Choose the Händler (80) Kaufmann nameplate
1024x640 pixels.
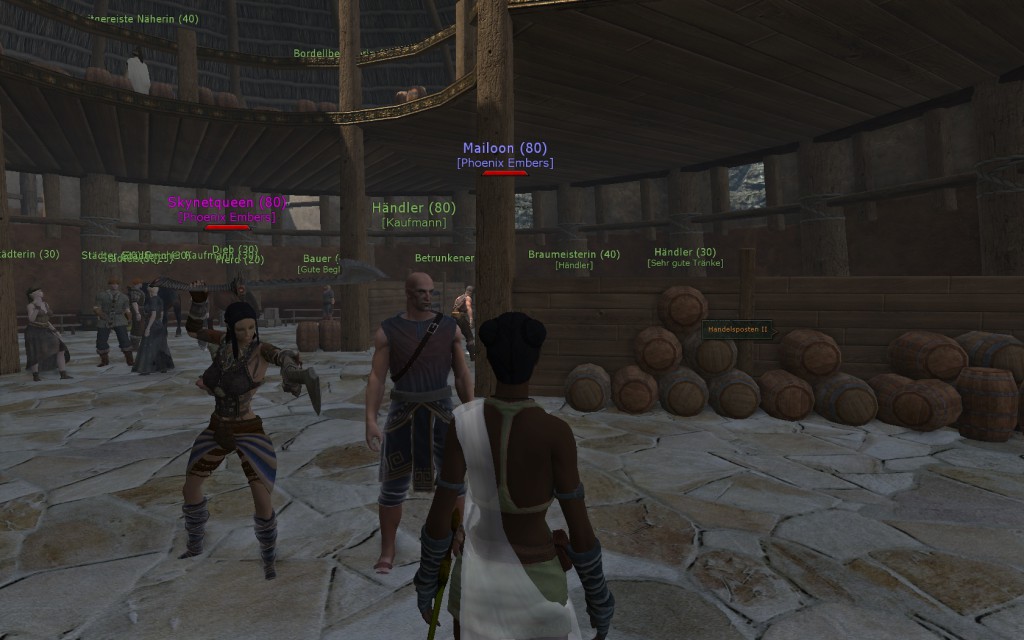point(413,208)
